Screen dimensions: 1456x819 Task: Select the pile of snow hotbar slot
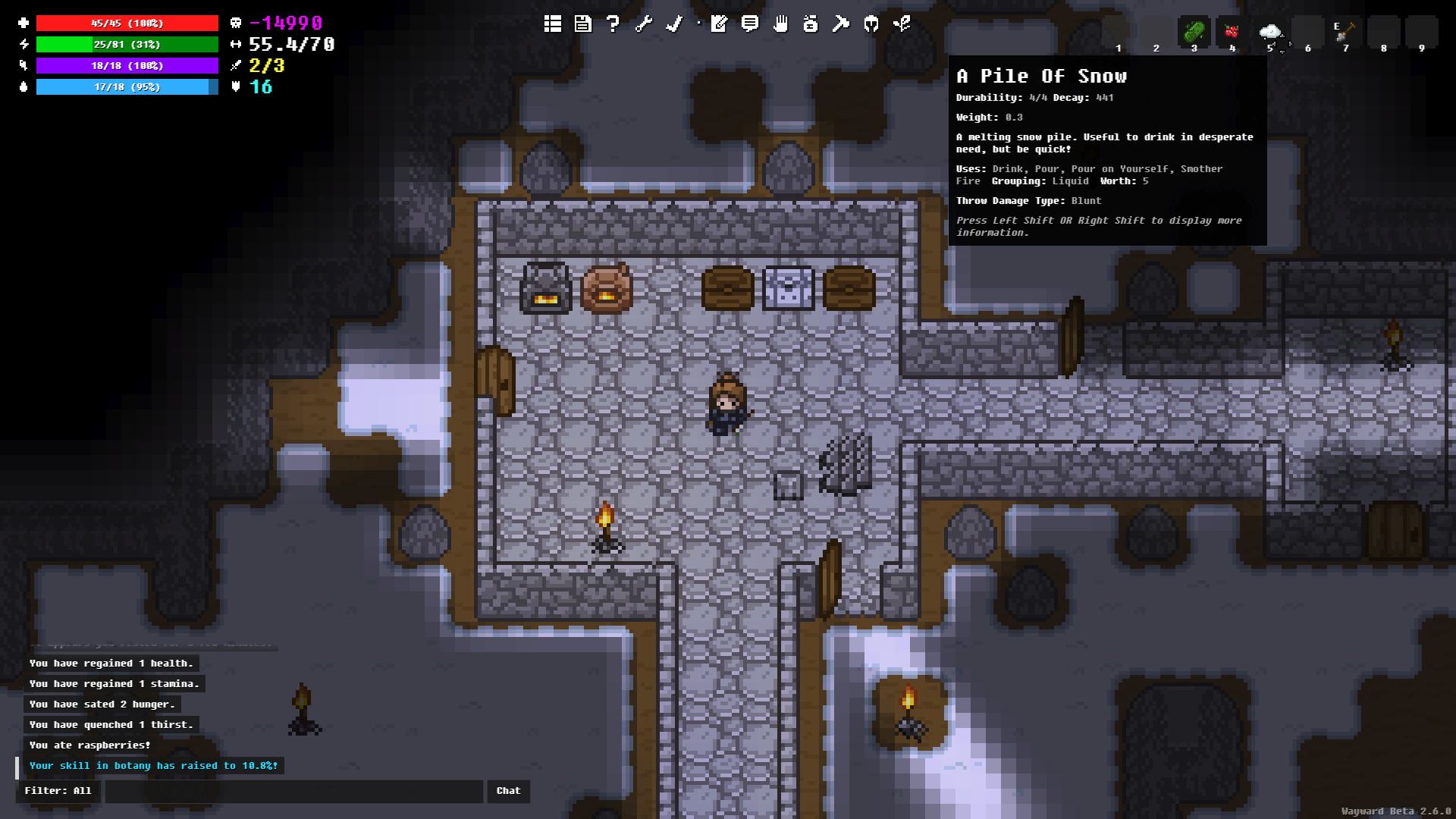click(1269, 33)
